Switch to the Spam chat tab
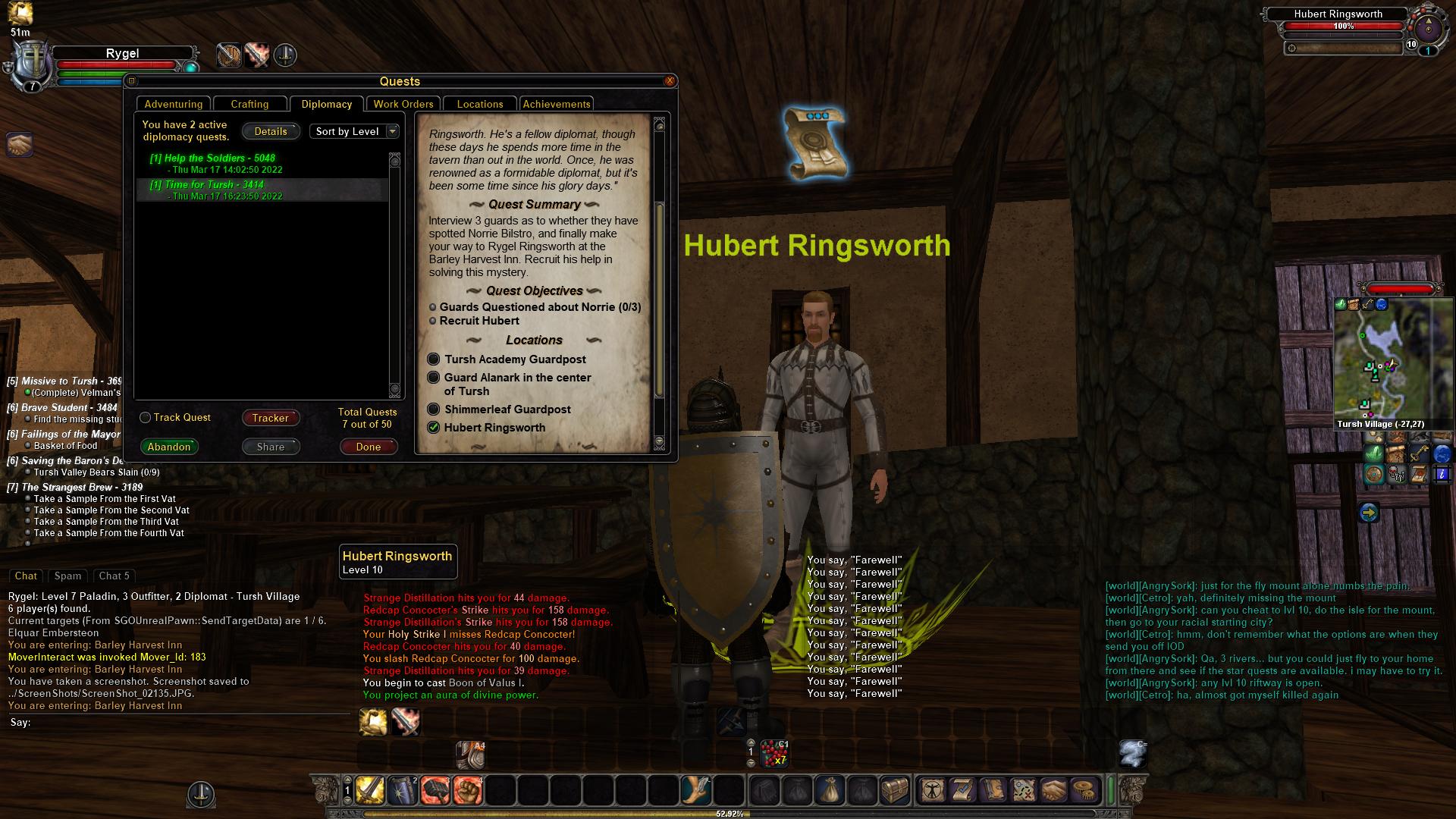The height and width of the screenshot is (819, 1456). tap(67, 576)
